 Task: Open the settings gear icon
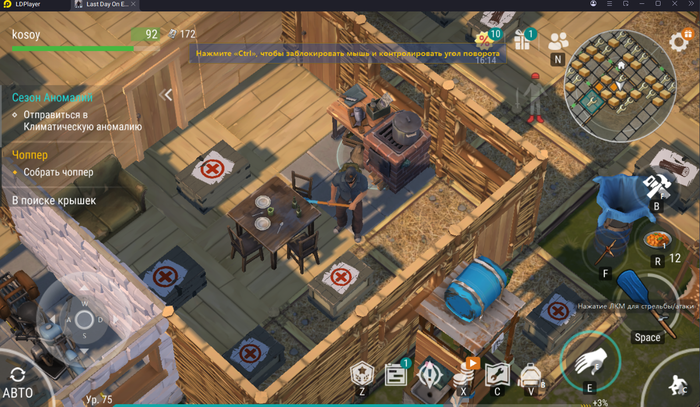(x=680, y=42)
